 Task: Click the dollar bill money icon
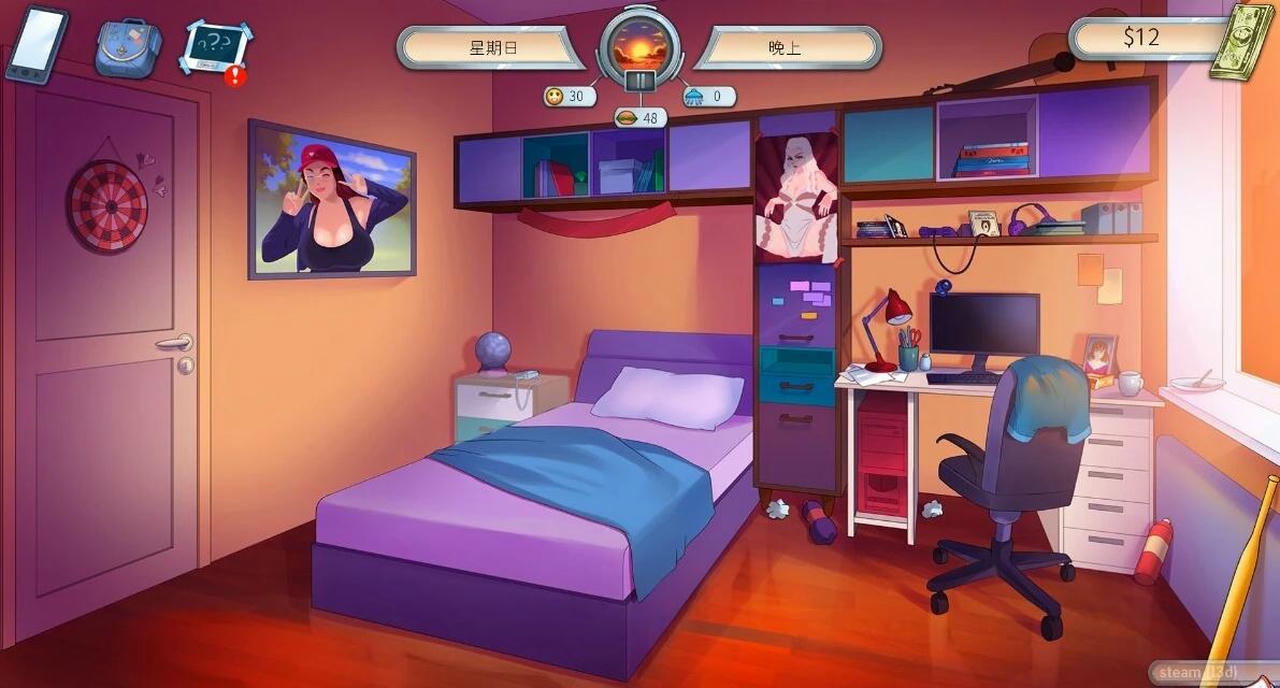1241,41
